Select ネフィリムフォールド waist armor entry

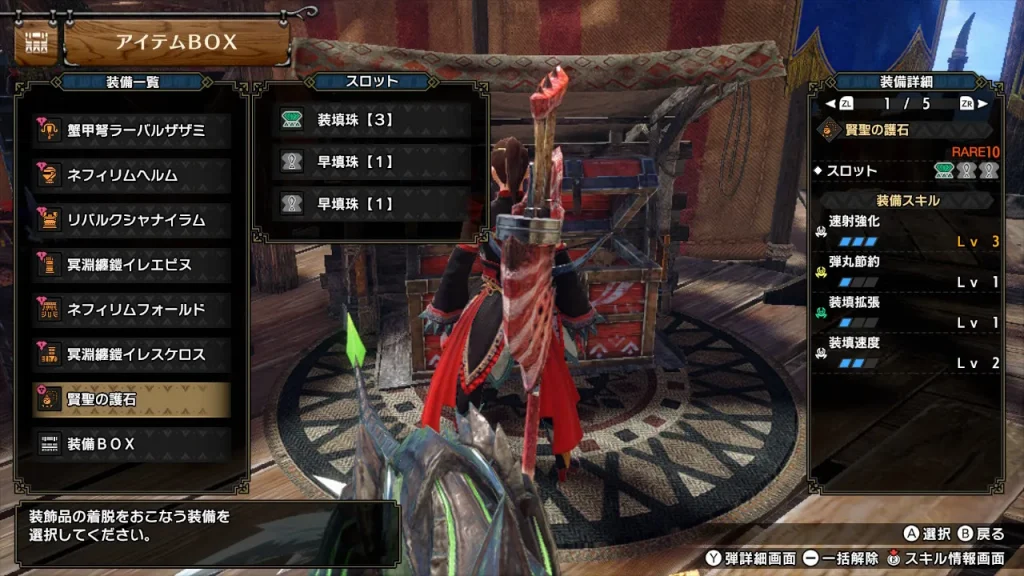coord(131,310)
